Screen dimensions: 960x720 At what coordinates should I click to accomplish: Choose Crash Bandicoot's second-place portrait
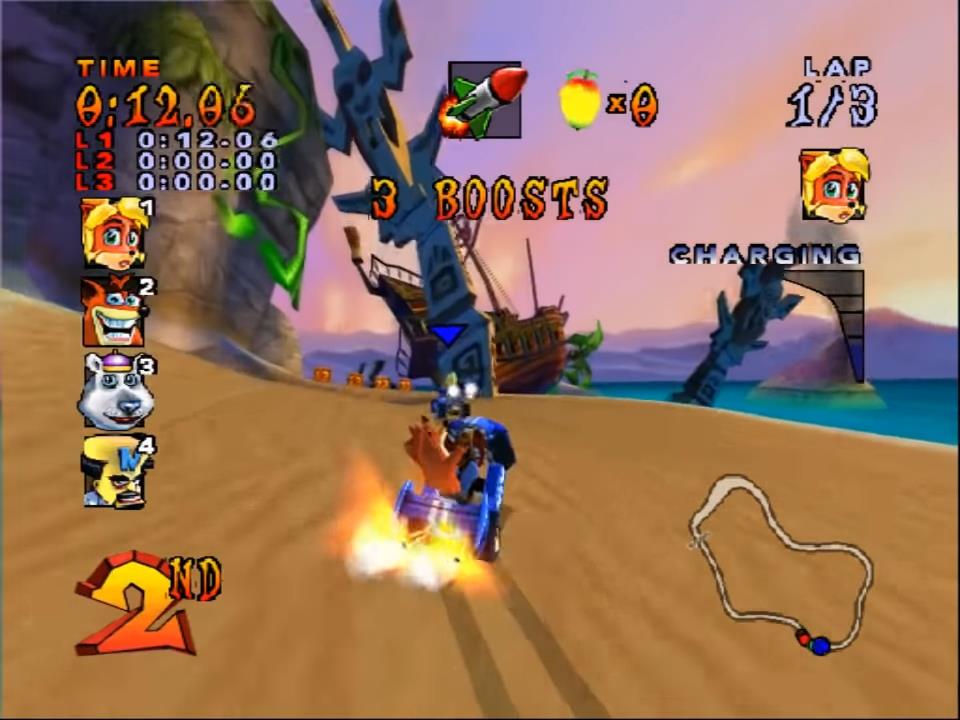point(114,310)
